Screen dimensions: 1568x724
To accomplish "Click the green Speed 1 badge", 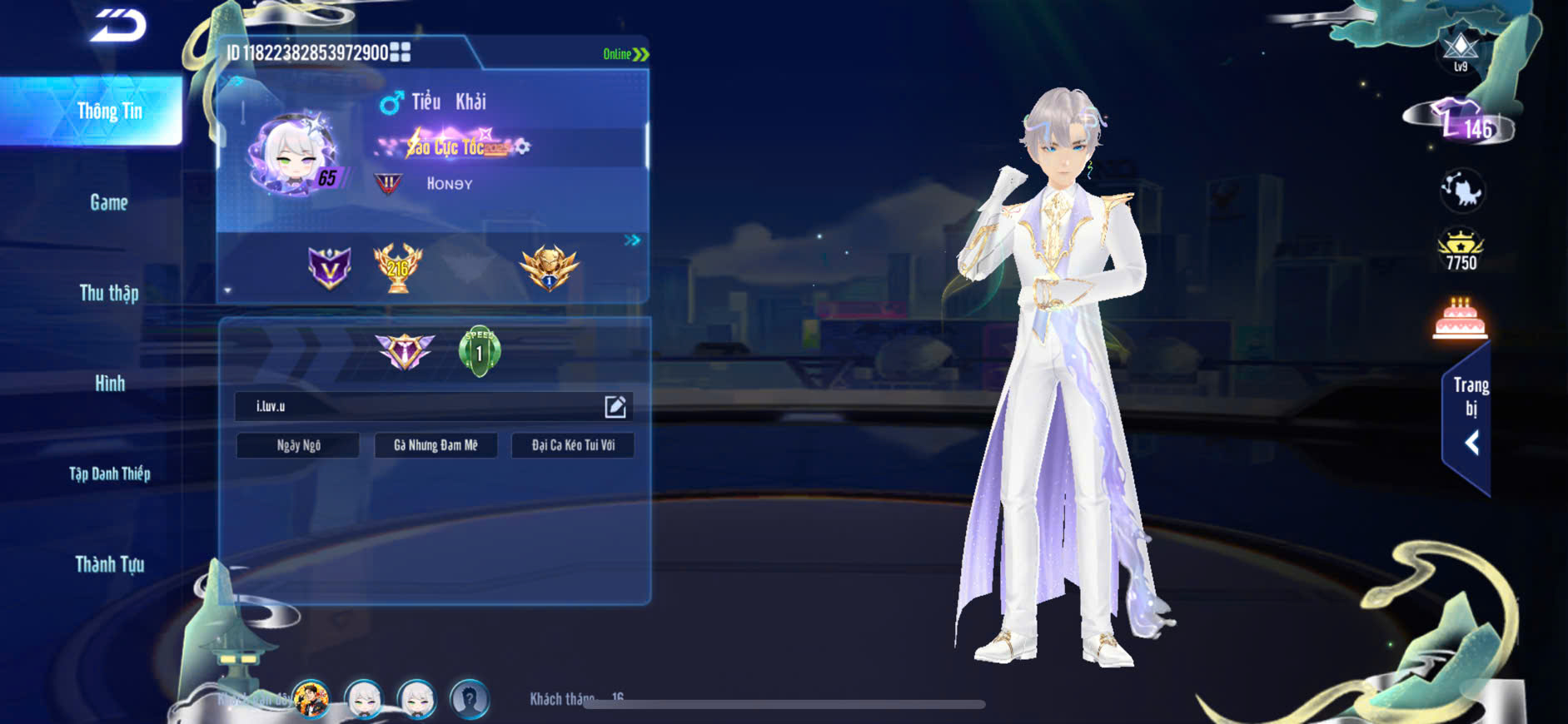I will [480, 352].
